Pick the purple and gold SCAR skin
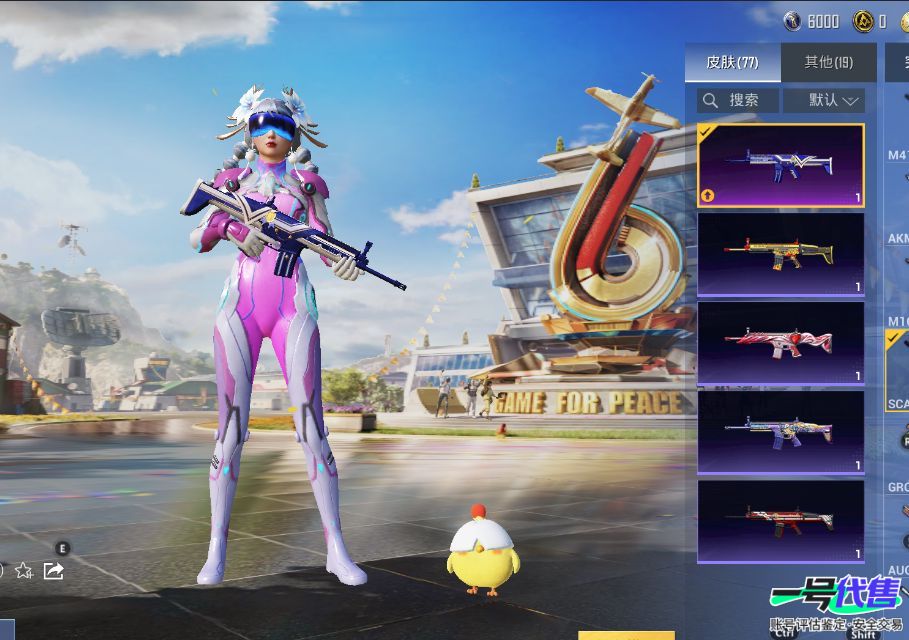This screenshot has height=640, width=909. pos(780,432)
